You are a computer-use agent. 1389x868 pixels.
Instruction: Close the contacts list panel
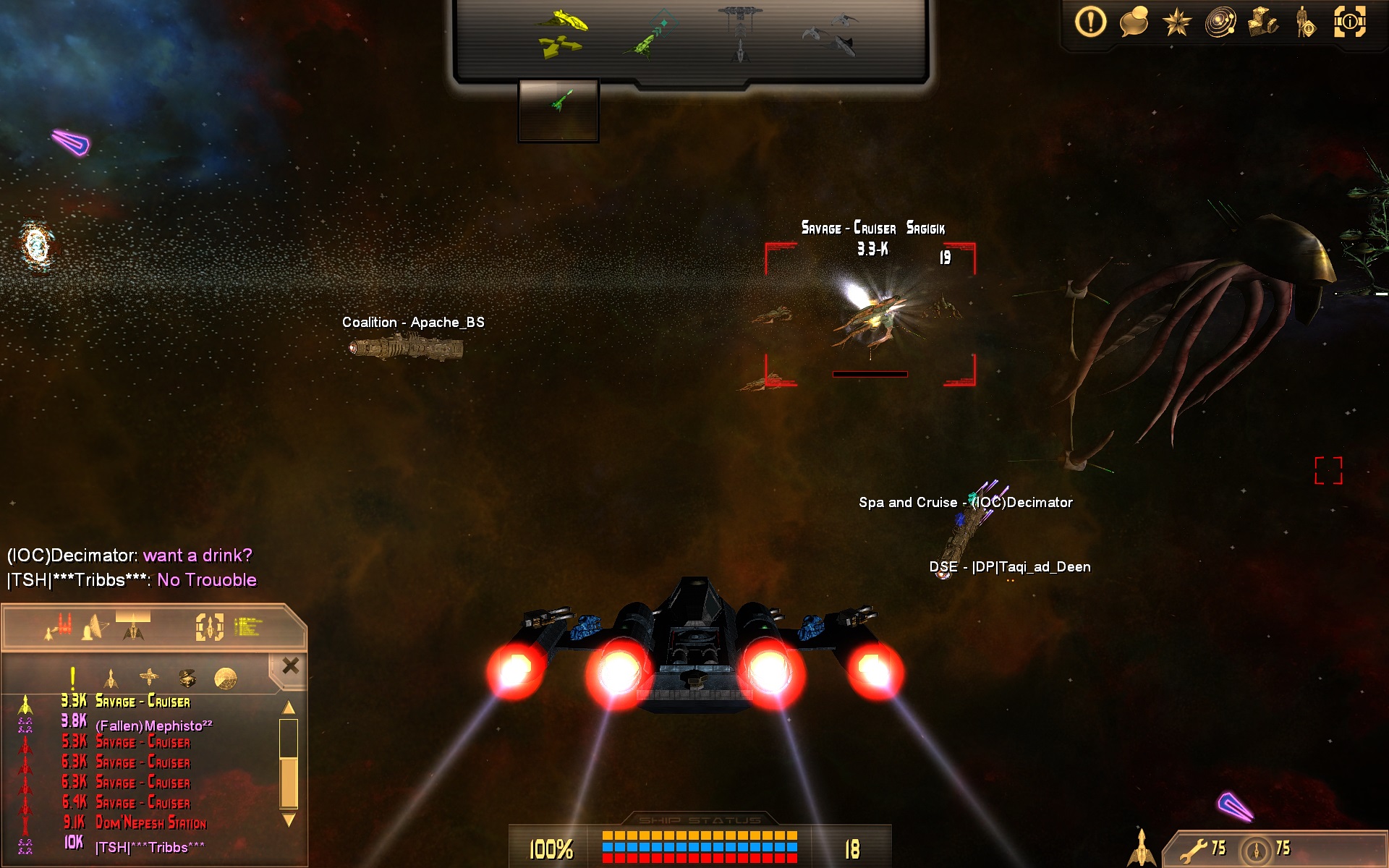(x=291, y=666)
